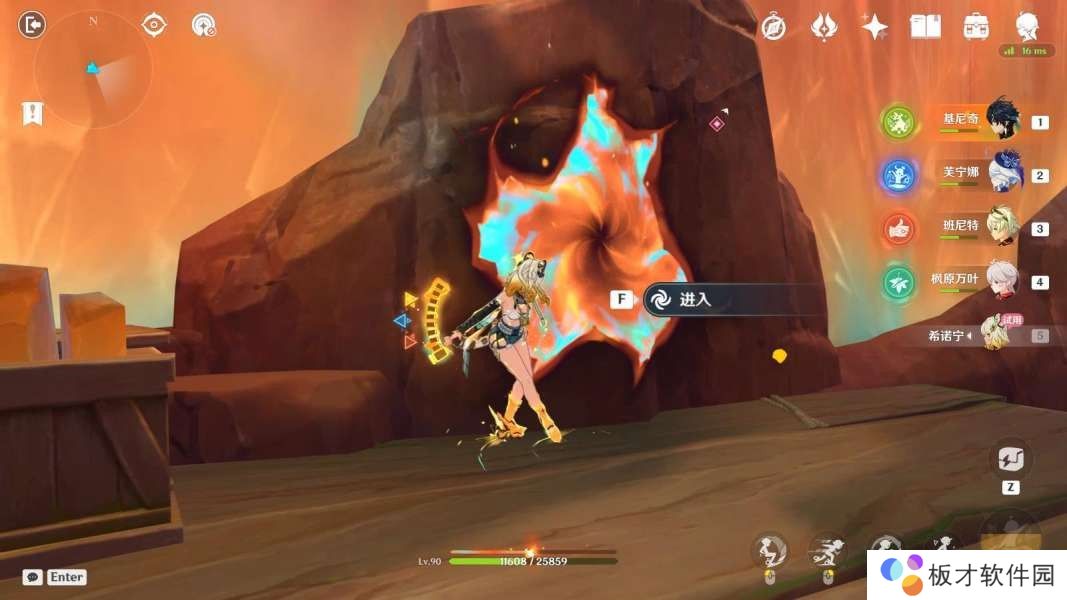
Task: Open the winged battle pass icon
Action: [x=824, y=27]
